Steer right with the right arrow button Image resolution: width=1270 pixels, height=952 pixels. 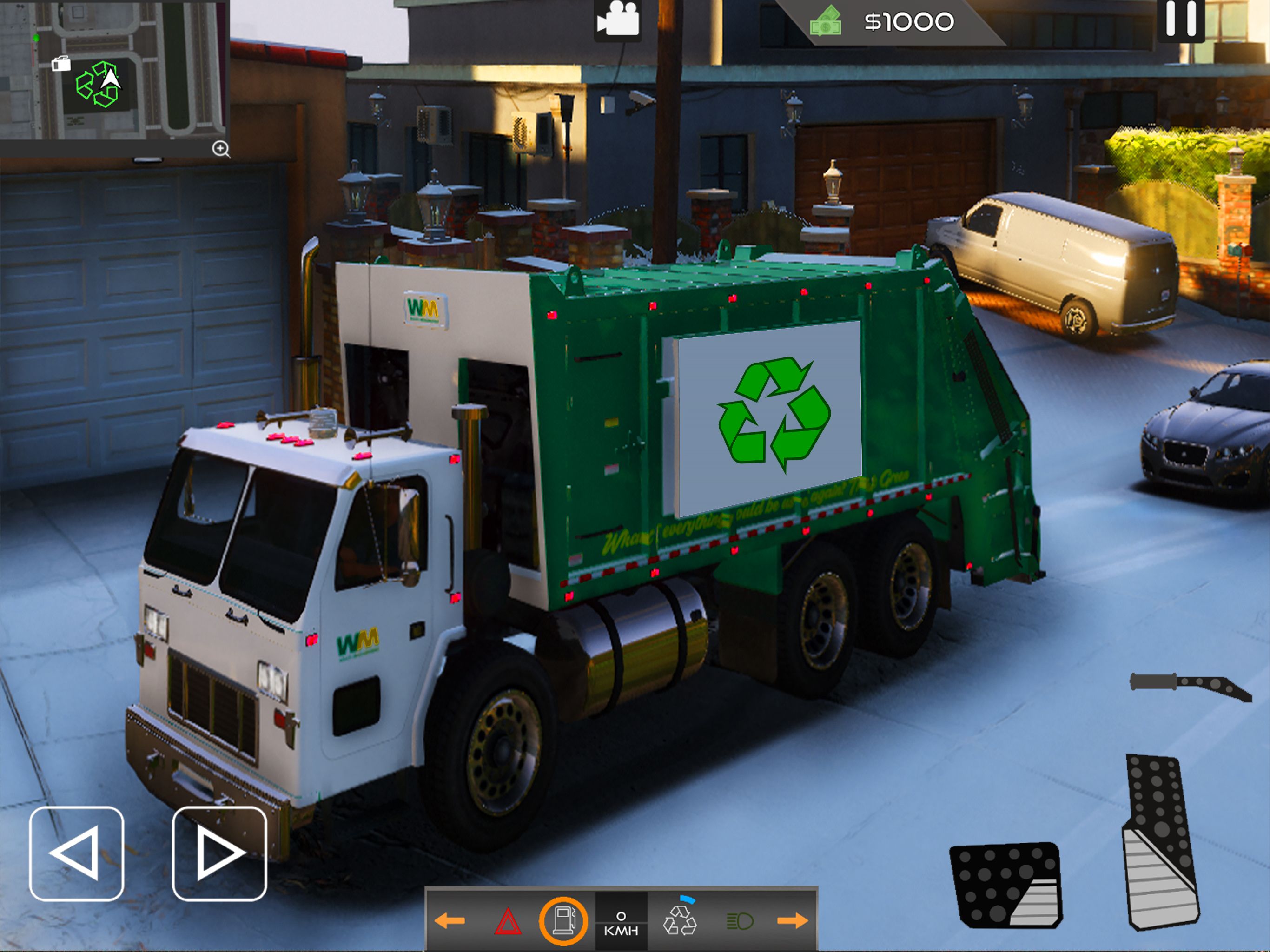coord(219,853)
